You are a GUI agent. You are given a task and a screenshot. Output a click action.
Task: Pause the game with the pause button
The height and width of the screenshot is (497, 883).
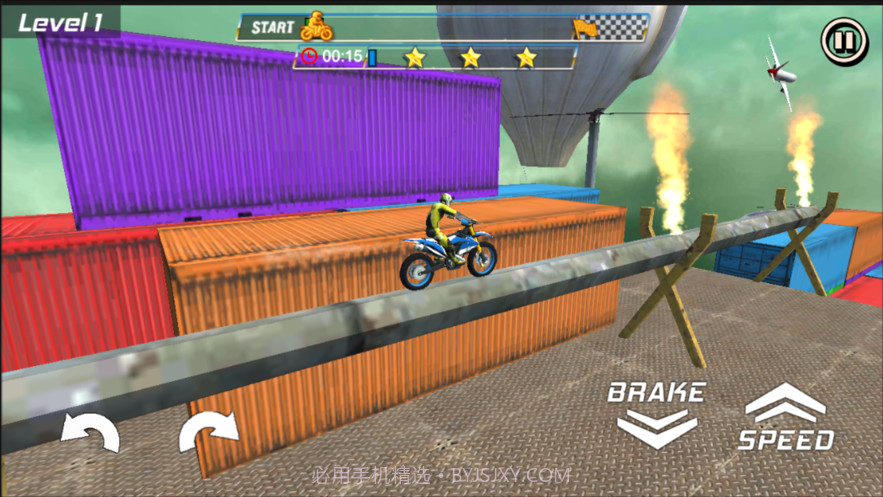[x=844, y=41]
